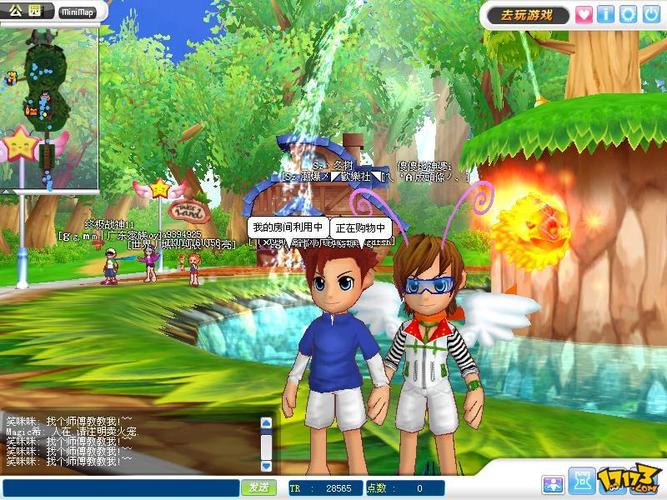Toggle the MiniMap button
Viewport: 667px width, 500px height.
click(x=78, y=12)
